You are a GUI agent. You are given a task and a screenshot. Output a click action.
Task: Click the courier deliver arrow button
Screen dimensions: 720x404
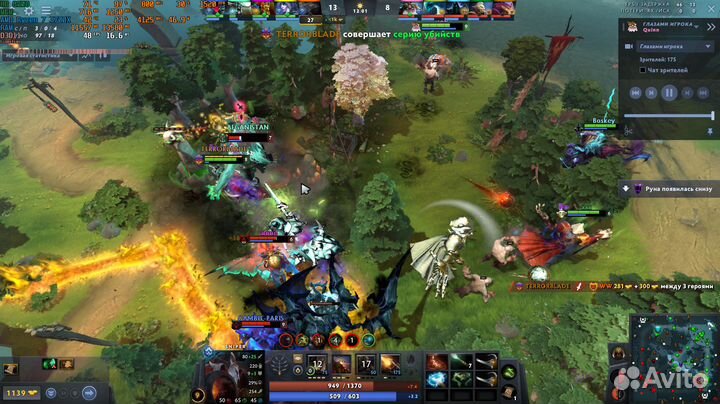point(88,393)
